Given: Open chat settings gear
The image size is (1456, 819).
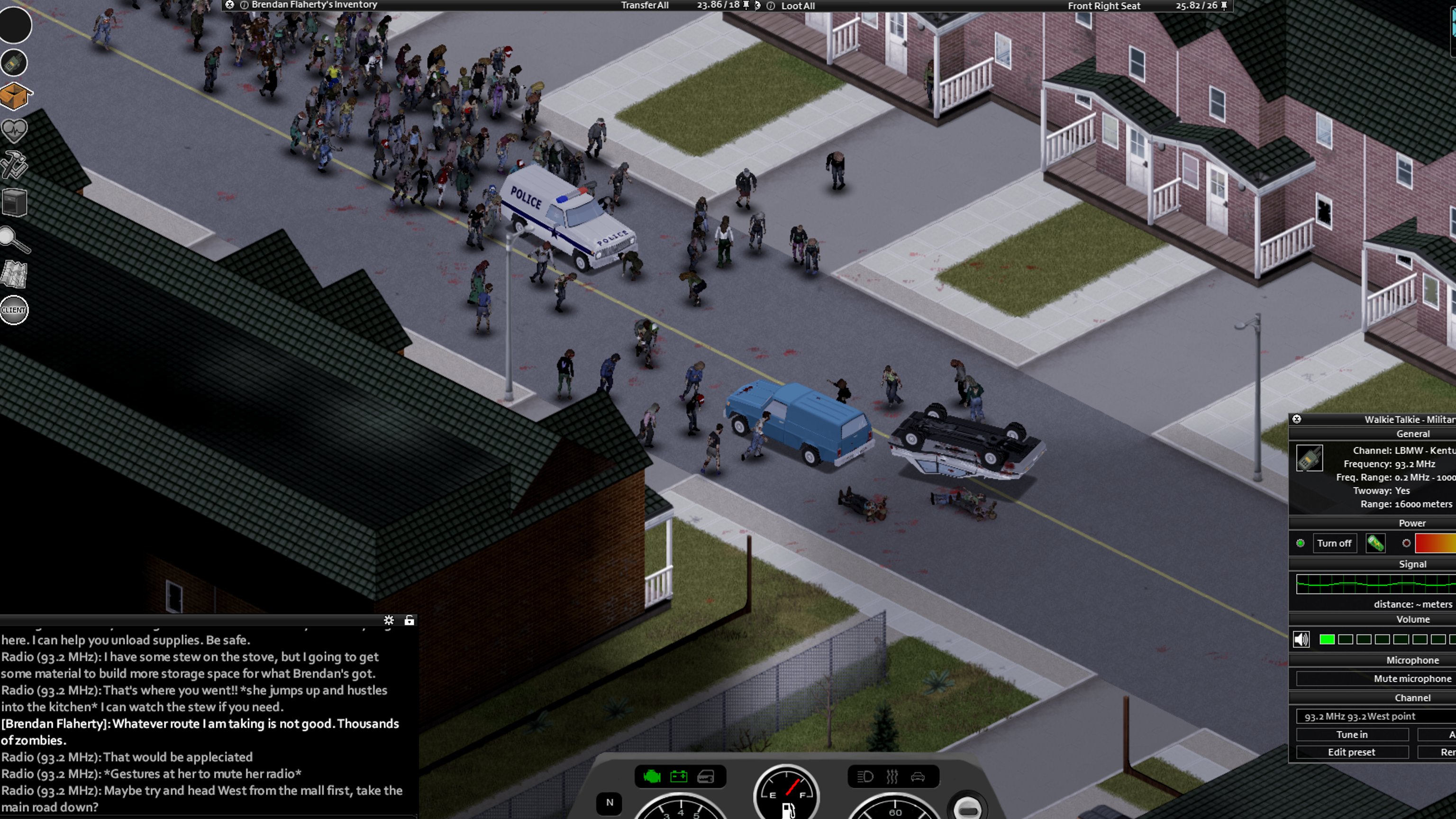Looking at the screenshot, I should [389, 620].
